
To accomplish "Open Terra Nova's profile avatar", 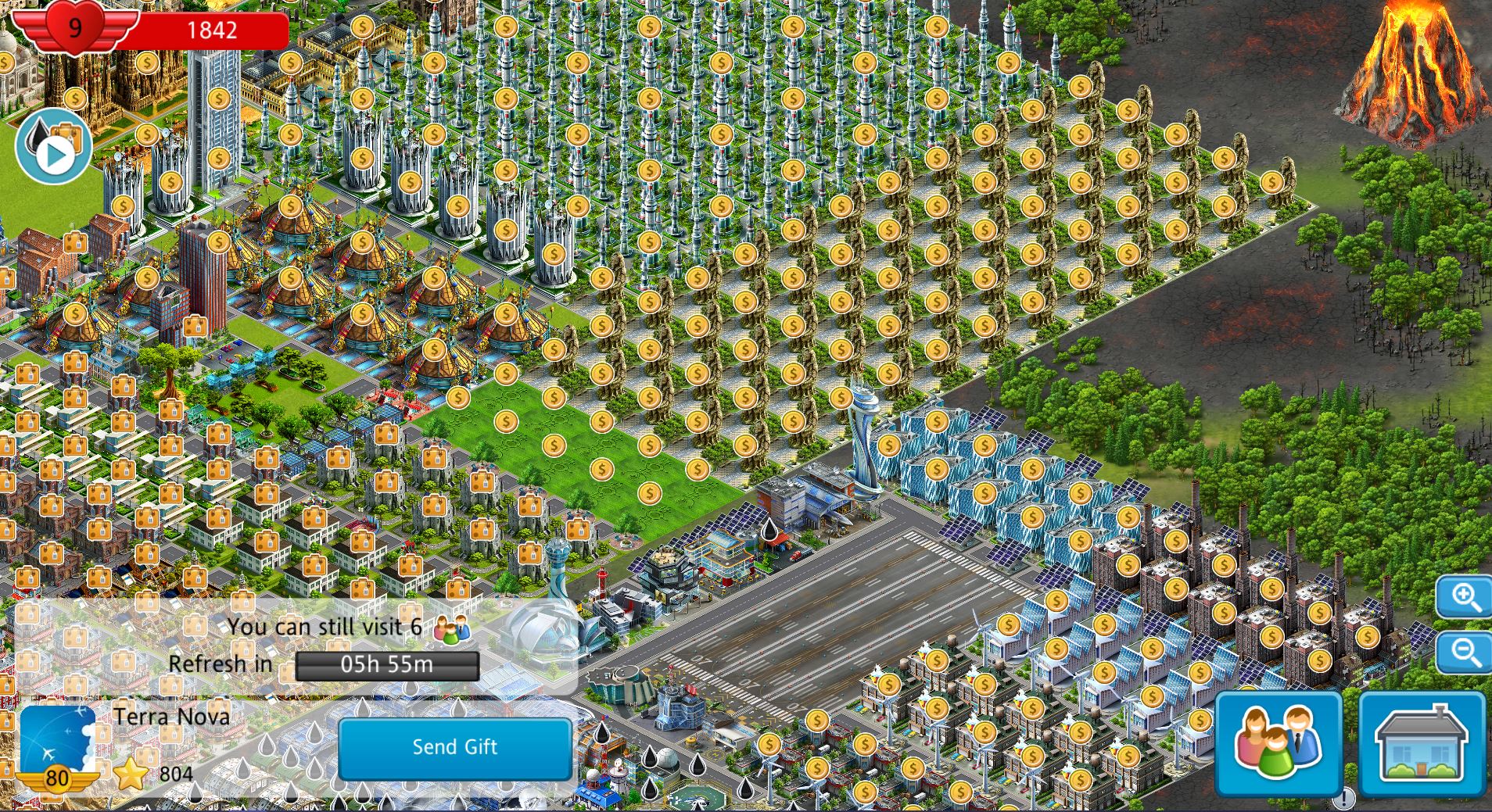I will 57,744.
